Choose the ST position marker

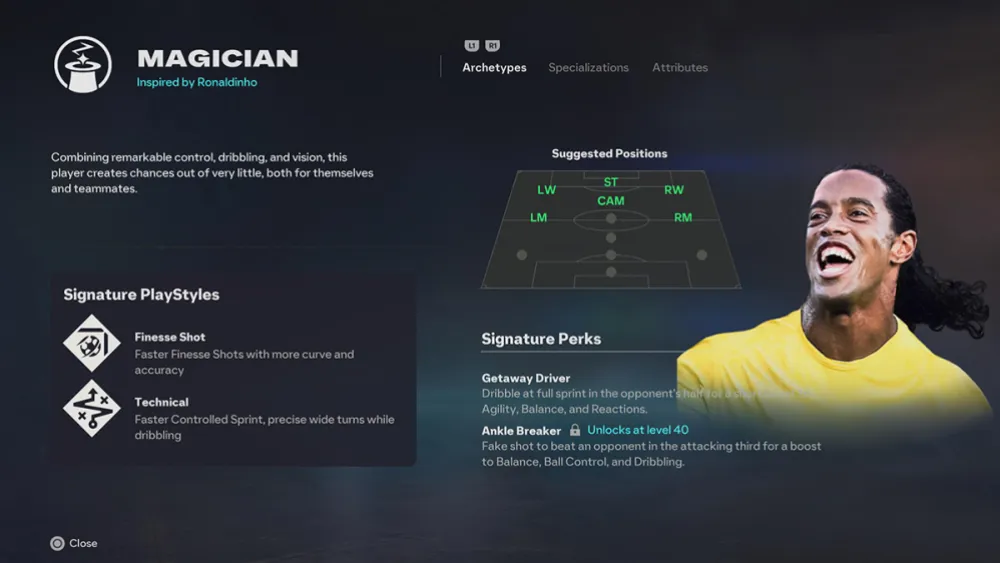click(611, 182)
